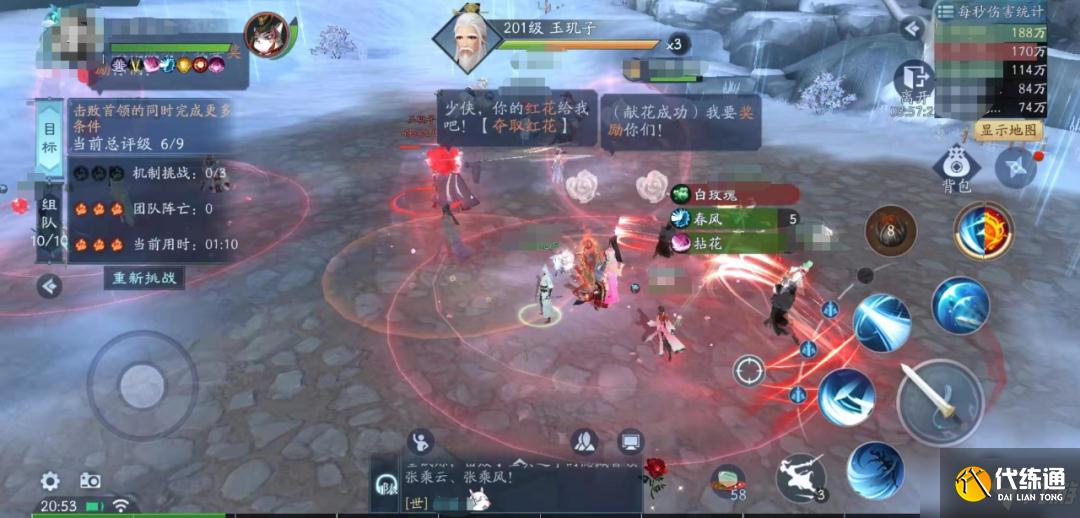Tap the 重新挑战 restart challenge button

pos(145,278)
